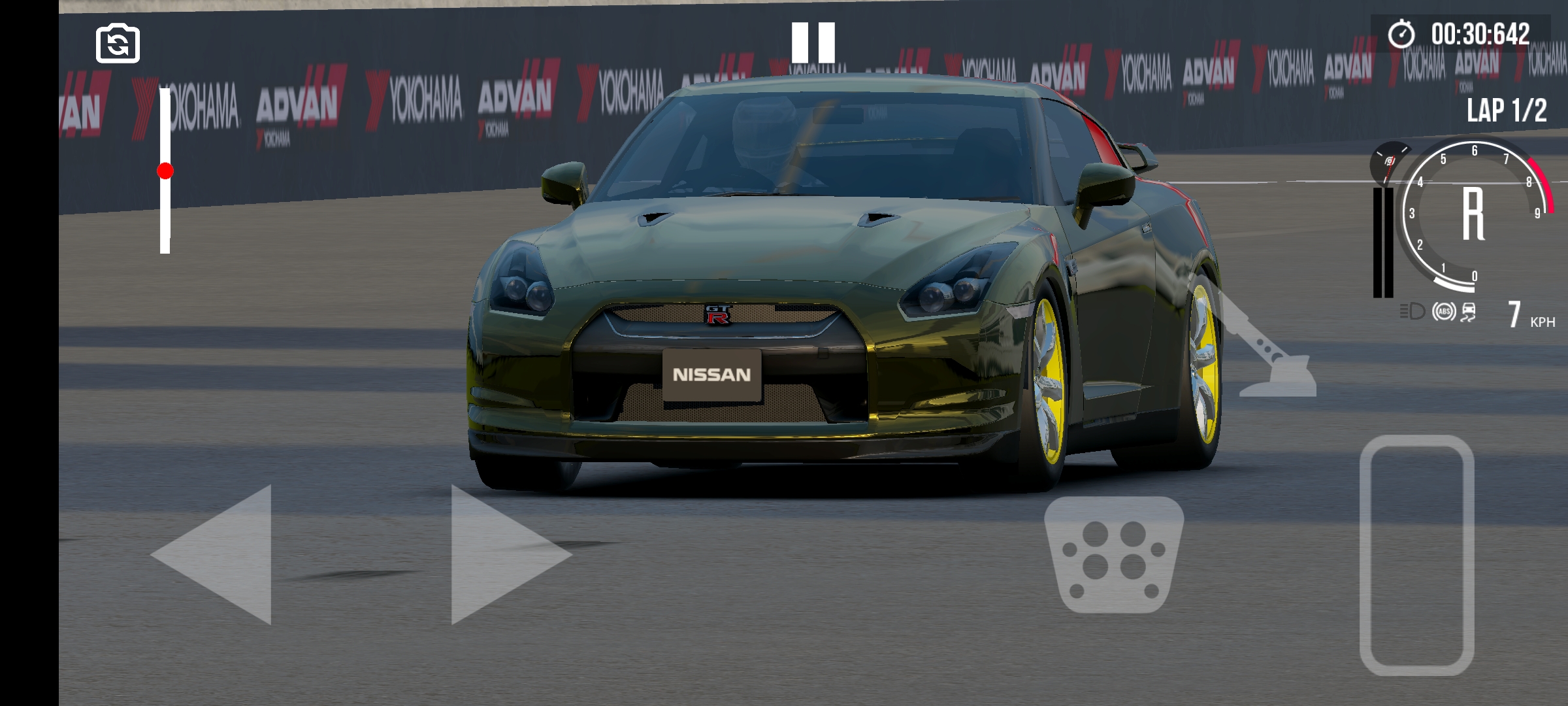Switch the camera view
1568x706 pixels.
point(118,42)
